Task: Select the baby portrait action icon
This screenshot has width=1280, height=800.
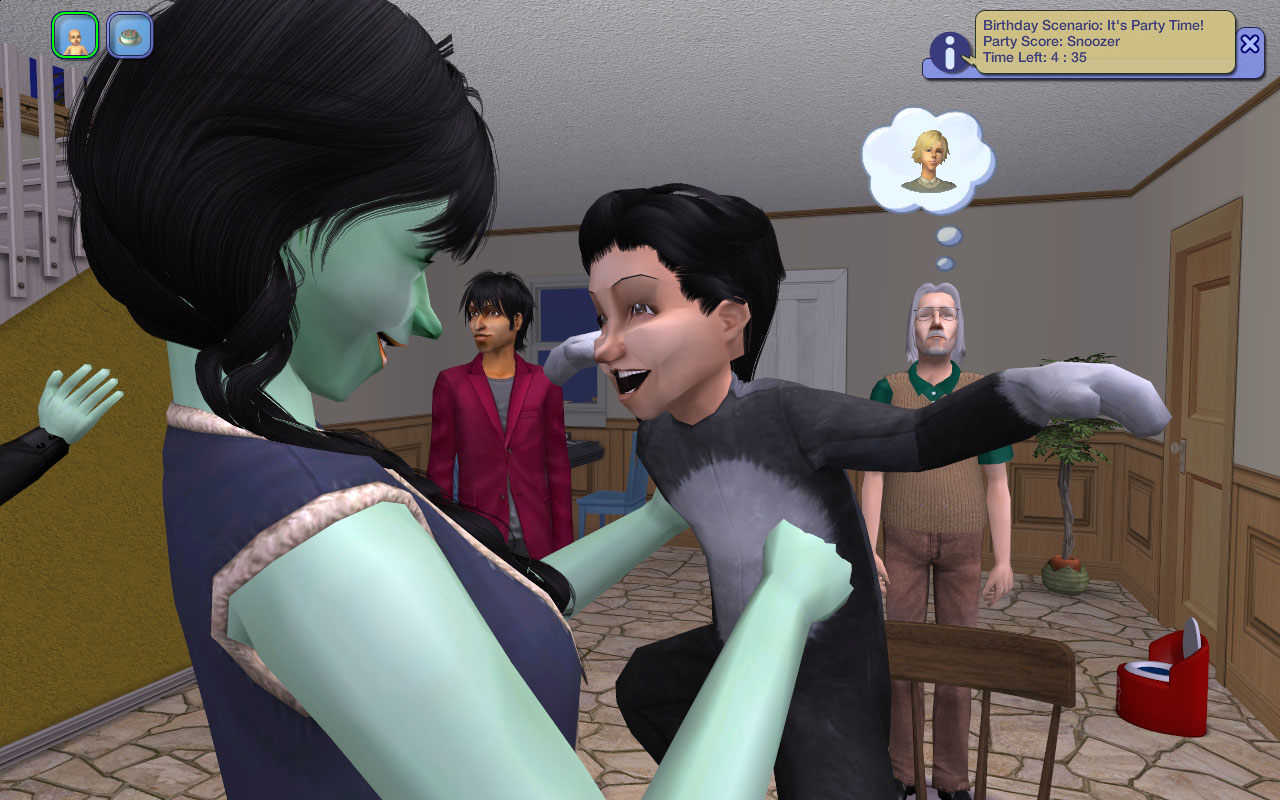Action: point(75,36)
